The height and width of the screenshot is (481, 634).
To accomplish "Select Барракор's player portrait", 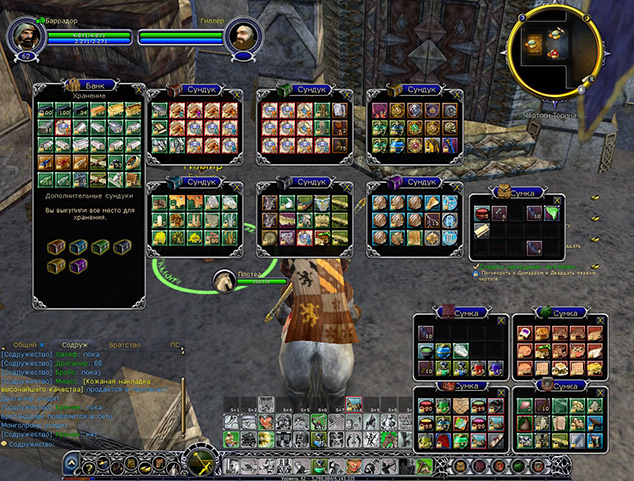I will (x=22, y=38).
